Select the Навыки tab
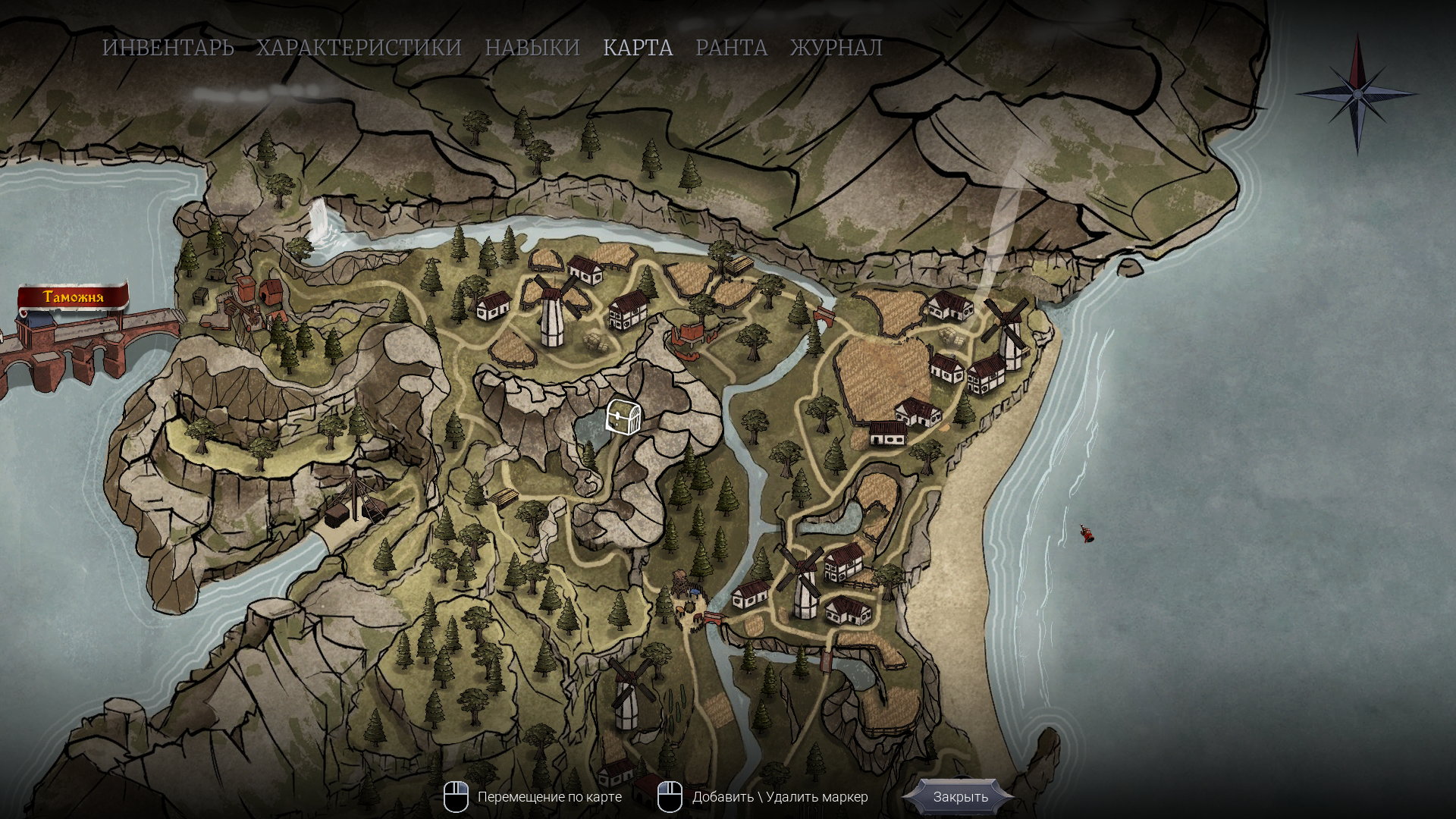The width and height of the screenshot is (1456, 819). click(532, 47)
